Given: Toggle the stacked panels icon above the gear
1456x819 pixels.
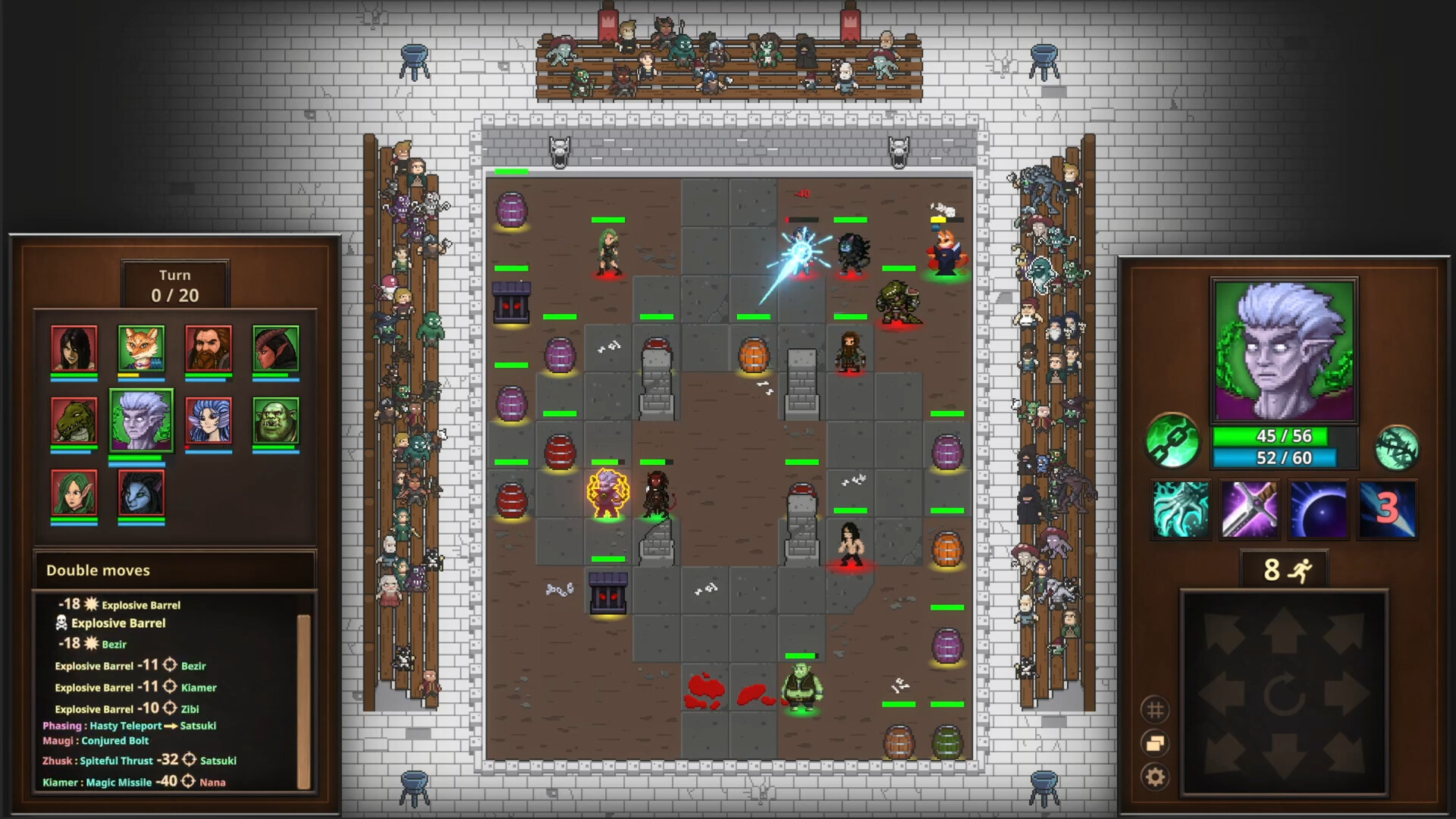Looking at the screenshot, I should click(x=1156, y=742).
